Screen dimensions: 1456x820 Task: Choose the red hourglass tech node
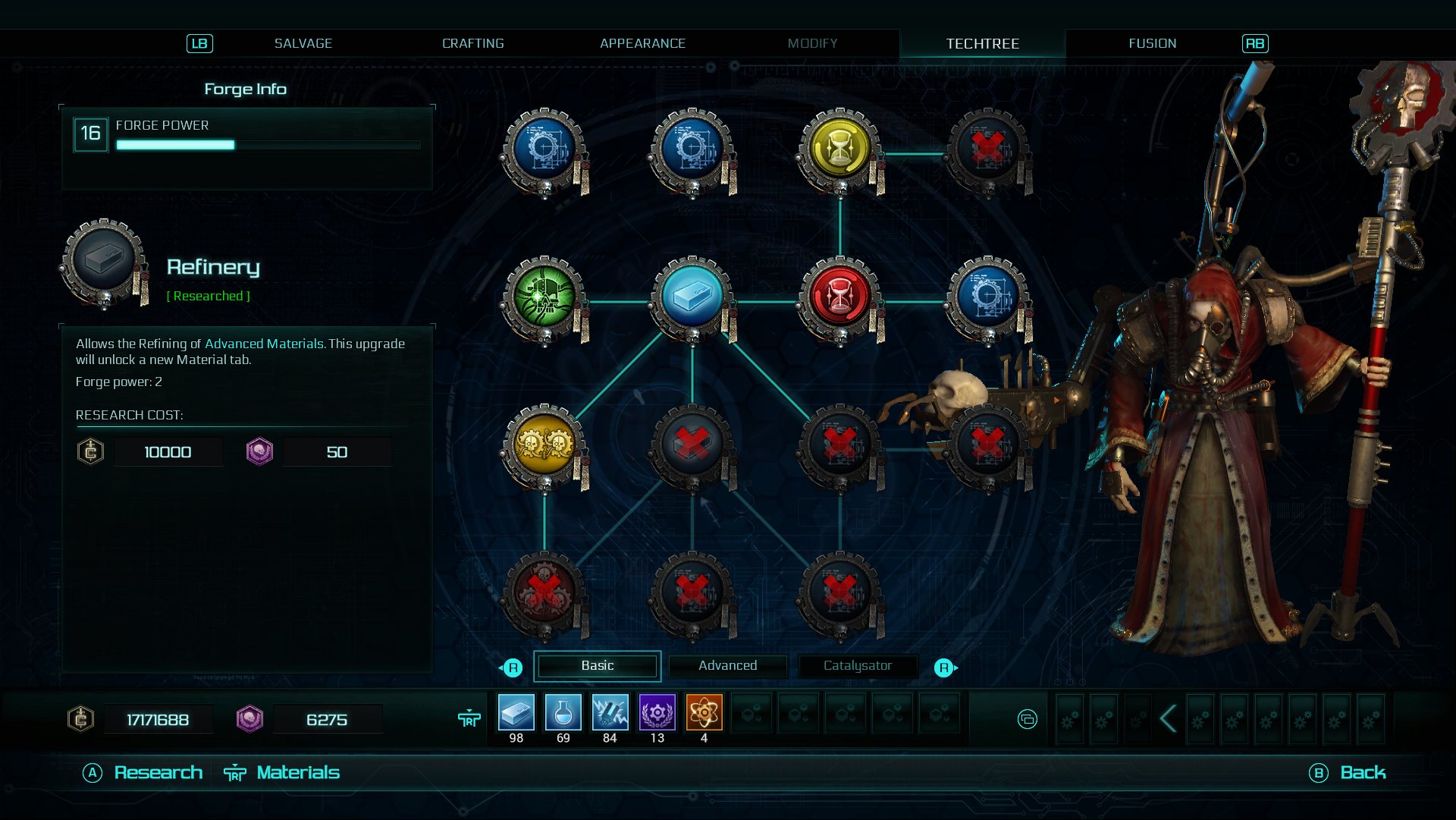(x=839, y=297)
